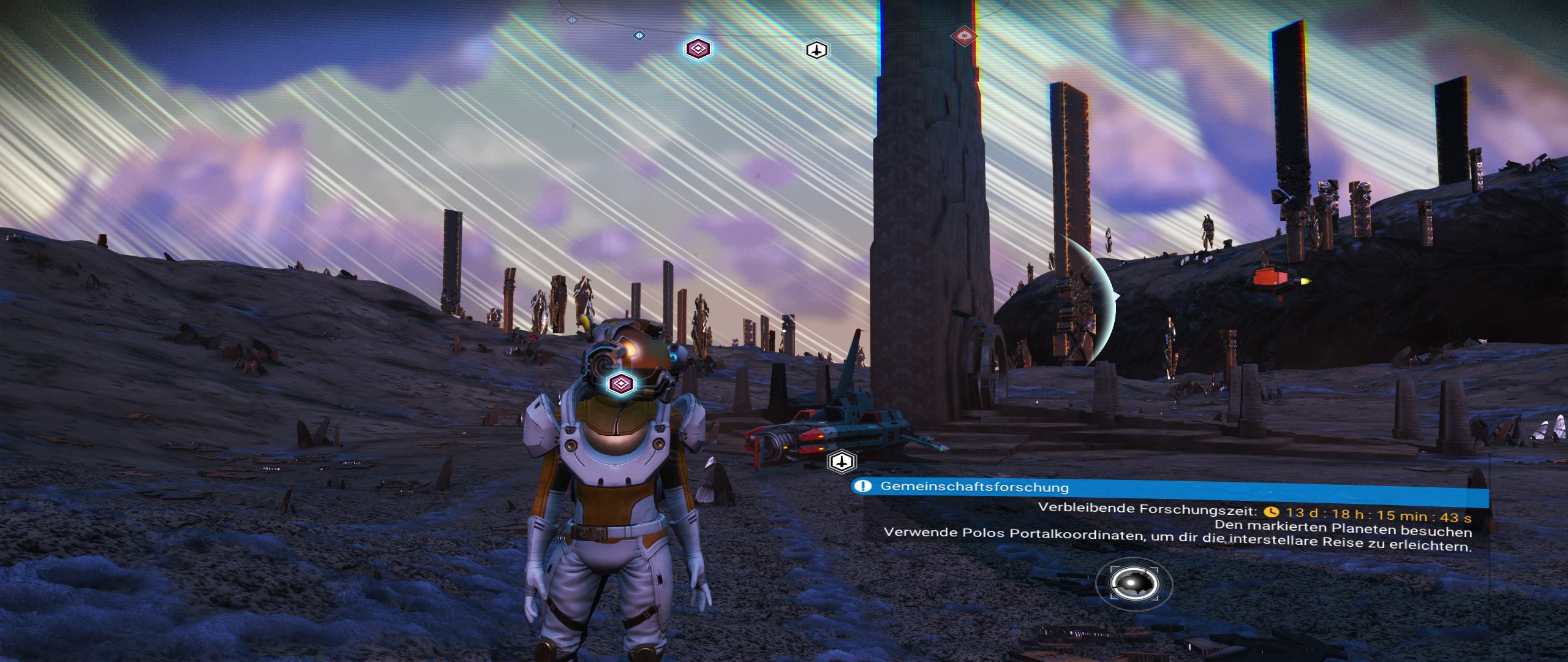
Task: Select the purple hexagon marker on the compass
Action: tap(698, 48)
